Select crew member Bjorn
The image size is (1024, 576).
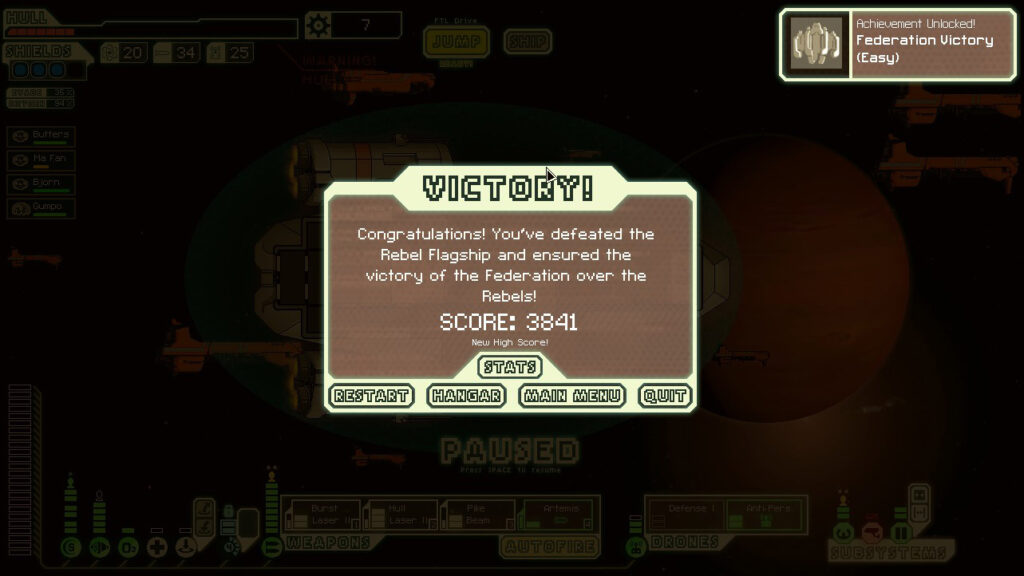(41, 185)
